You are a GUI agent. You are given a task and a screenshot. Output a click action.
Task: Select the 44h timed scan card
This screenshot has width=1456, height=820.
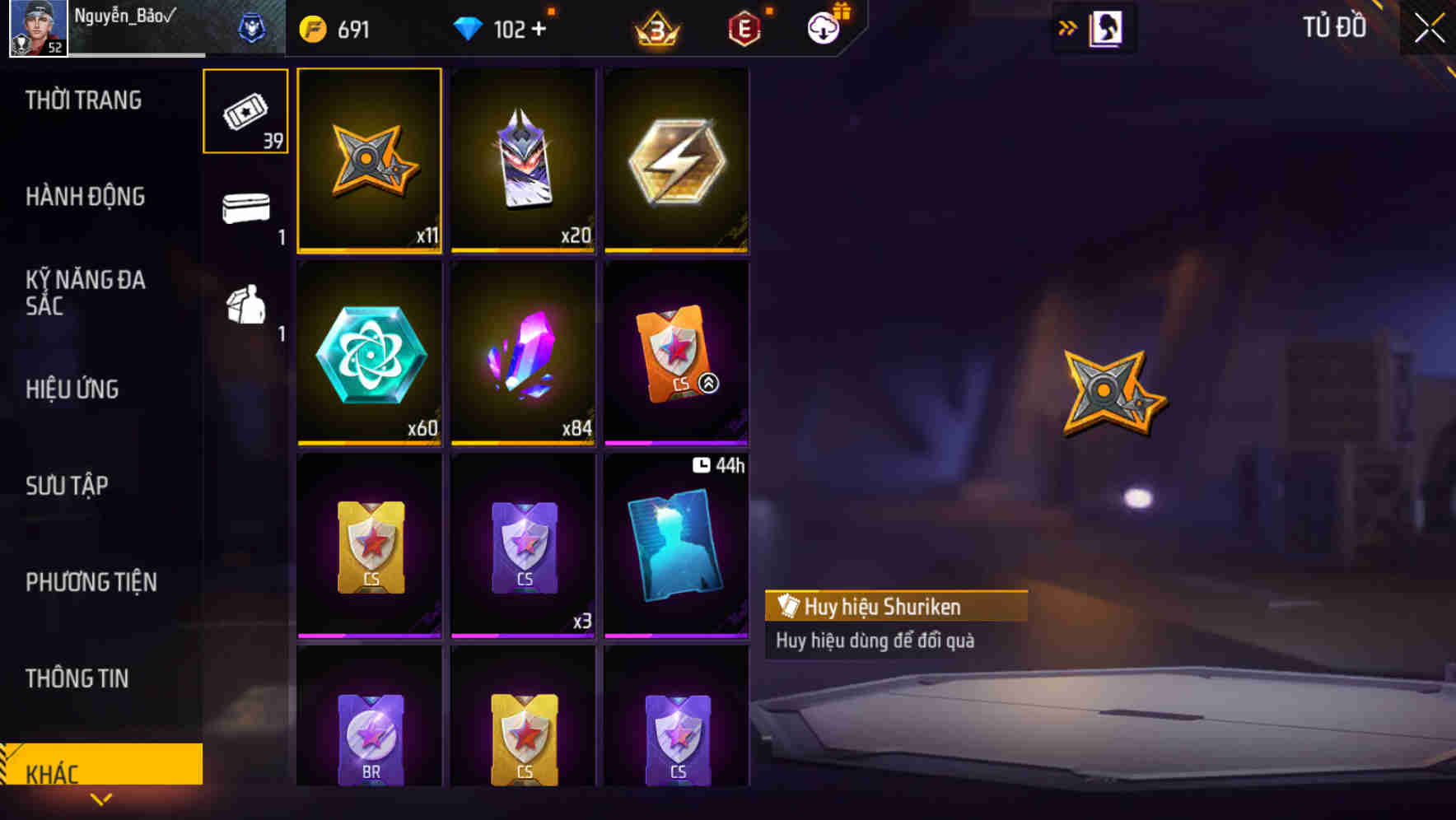click(x=677, y=547)
